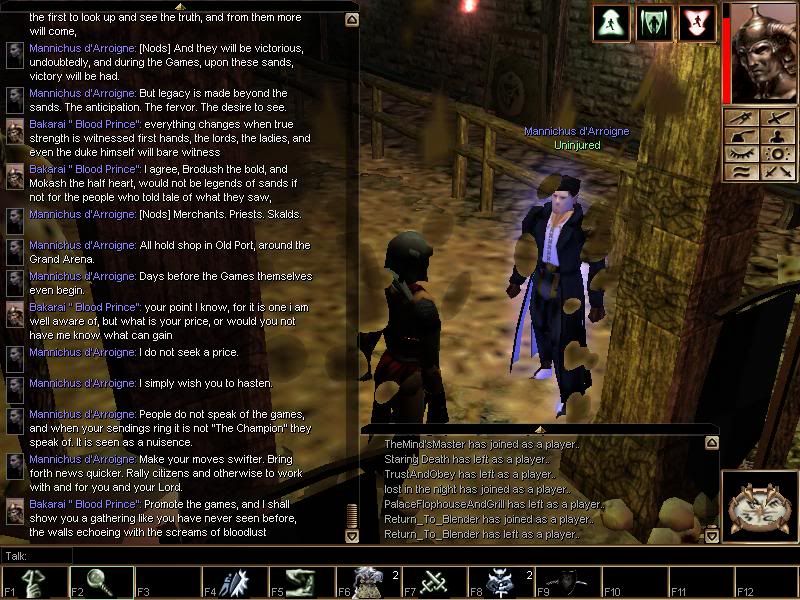Toggle the red downward-arrow running mode icon
The height and width of the screenshot is (600, 800).
pos(697,24)
